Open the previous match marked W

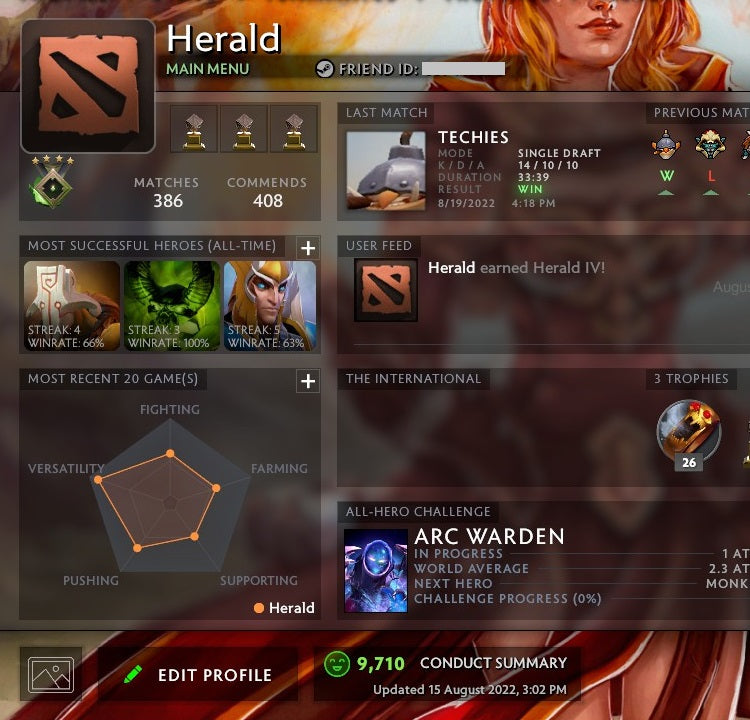click(x=666, y=148)
